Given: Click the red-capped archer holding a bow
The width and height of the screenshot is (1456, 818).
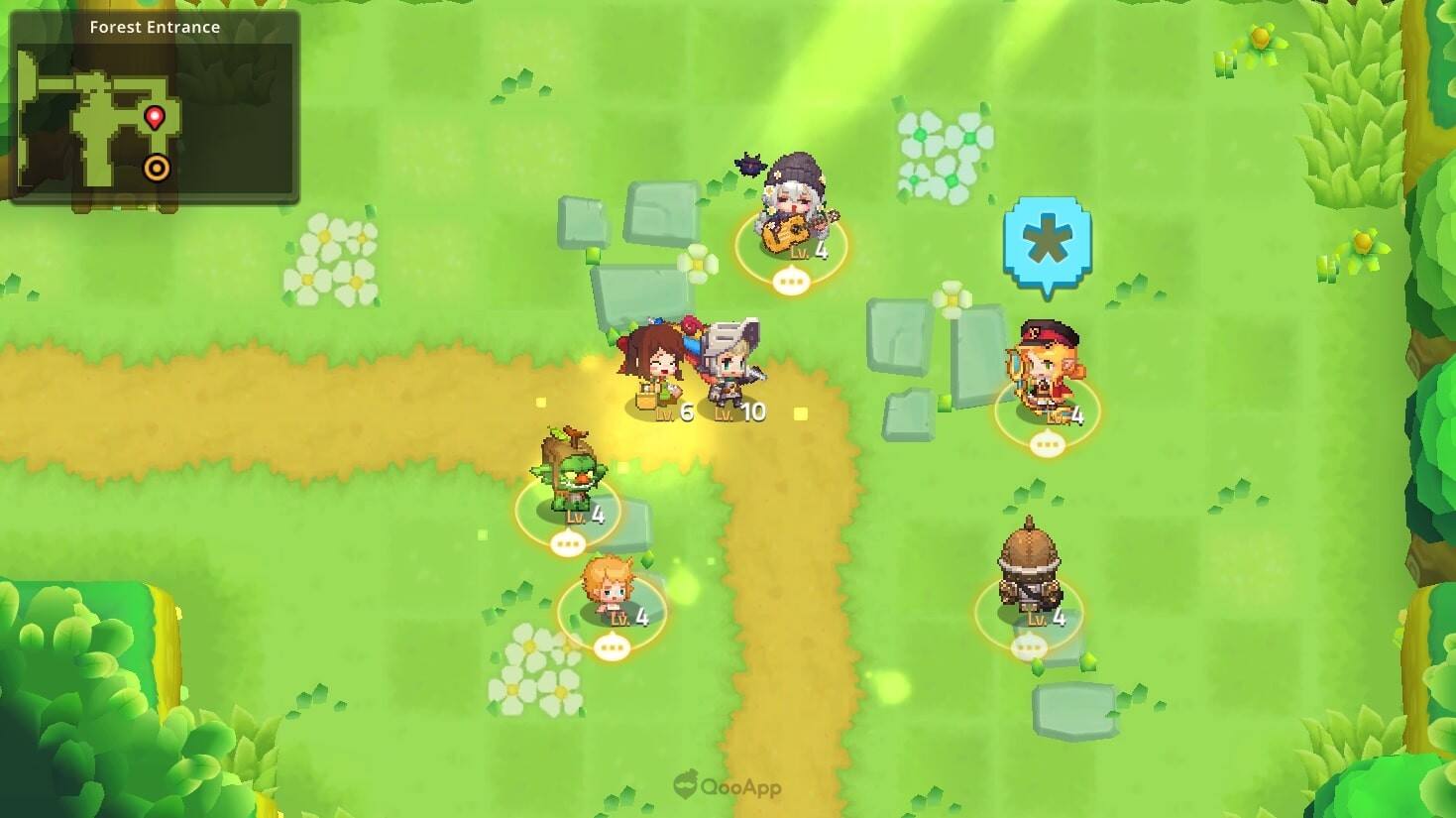Looking at the screenshot, I should 1047,367.
